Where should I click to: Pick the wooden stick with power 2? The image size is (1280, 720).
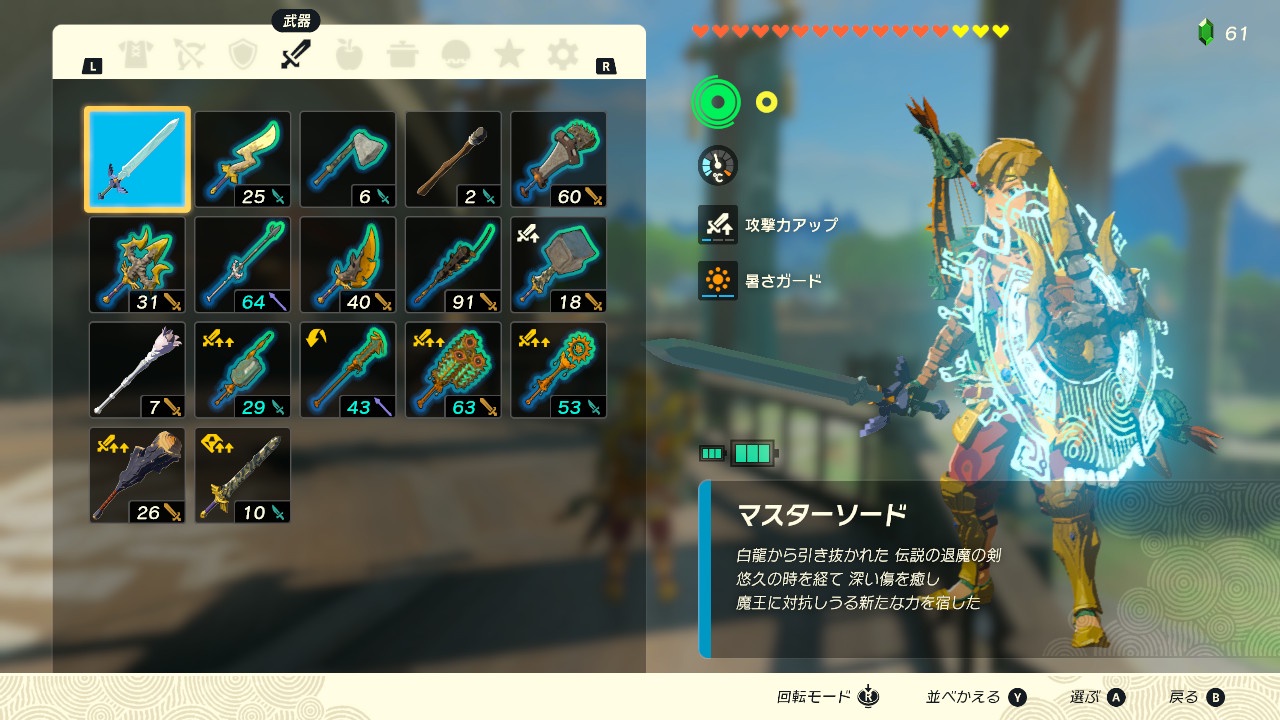pos(453,159)
